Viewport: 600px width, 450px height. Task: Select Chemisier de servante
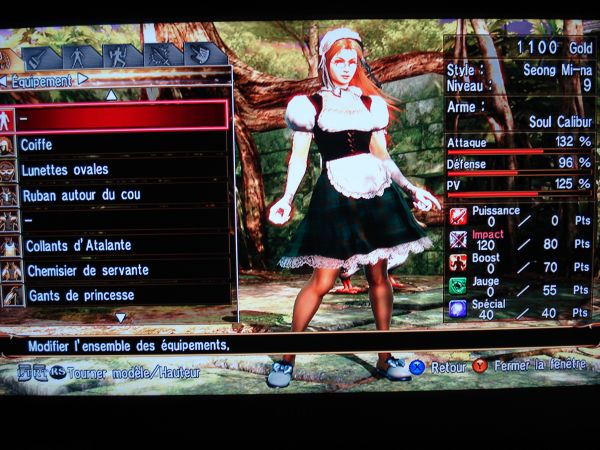[x=118, y=270]
